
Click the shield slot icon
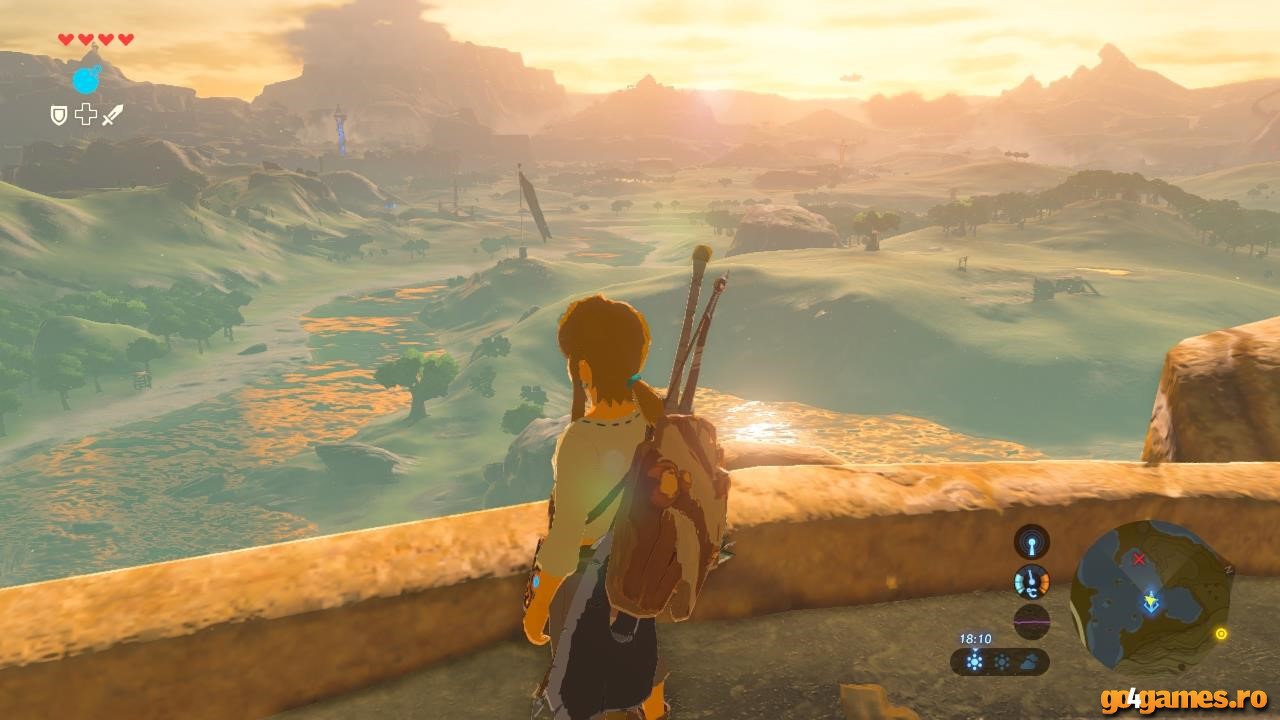point(59,115)
